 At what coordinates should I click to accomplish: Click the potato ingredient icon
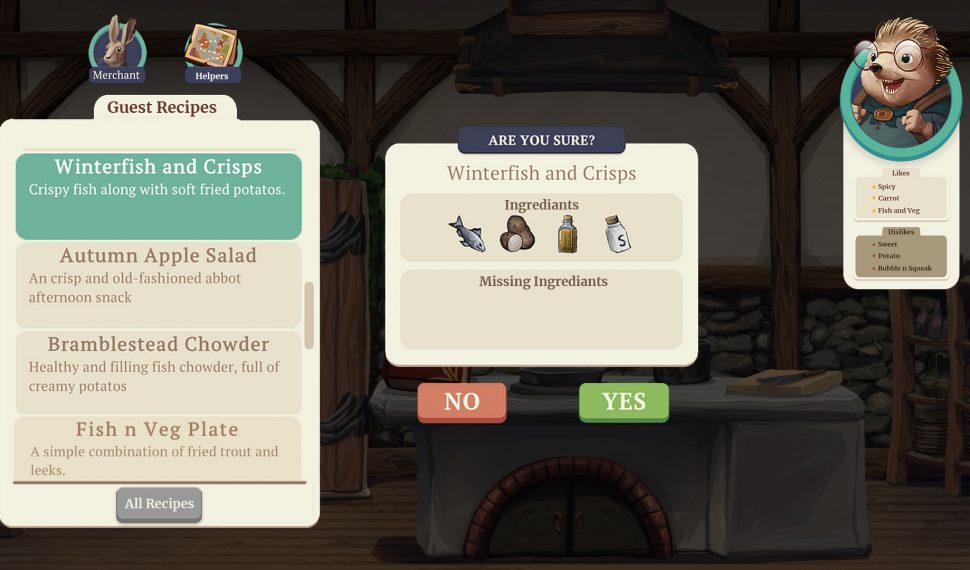click(x=517, y=234)
